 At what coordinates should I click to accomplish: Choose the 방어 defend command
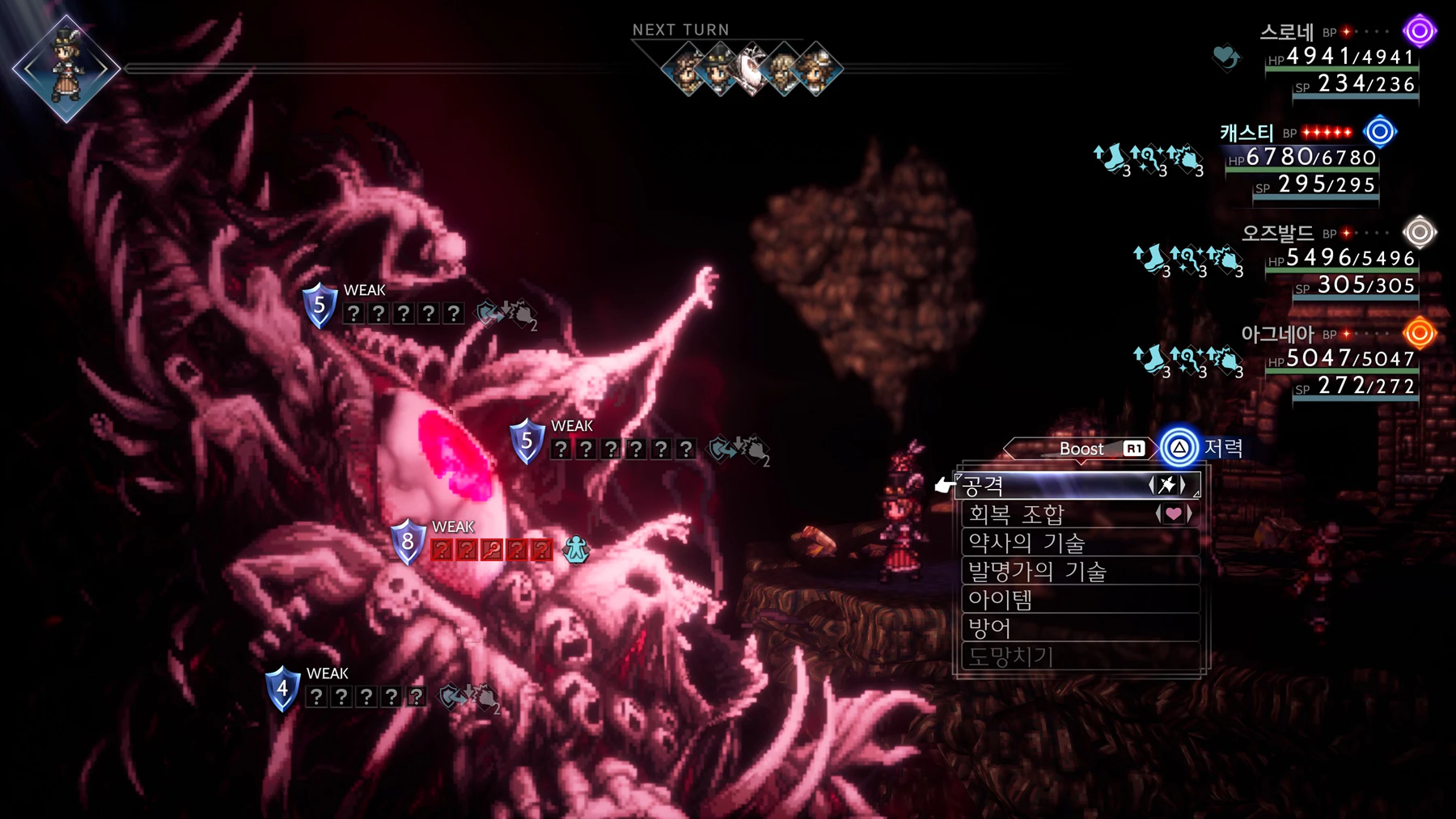pos(1052,628)
